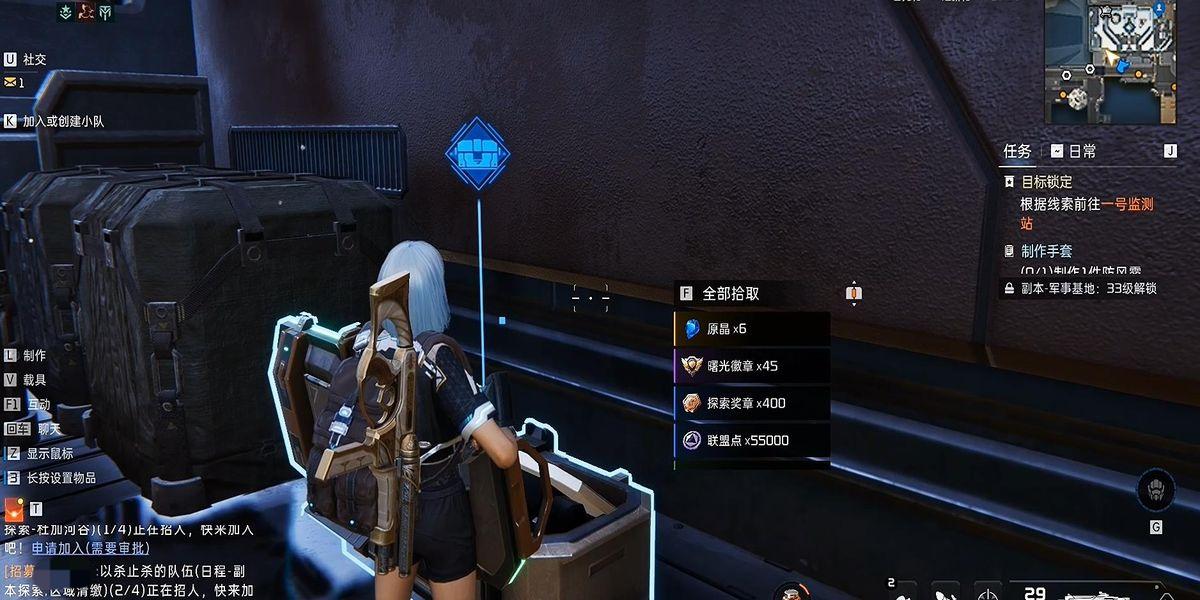Collect the 探索奖章 x400 loot row

point(752,403)
